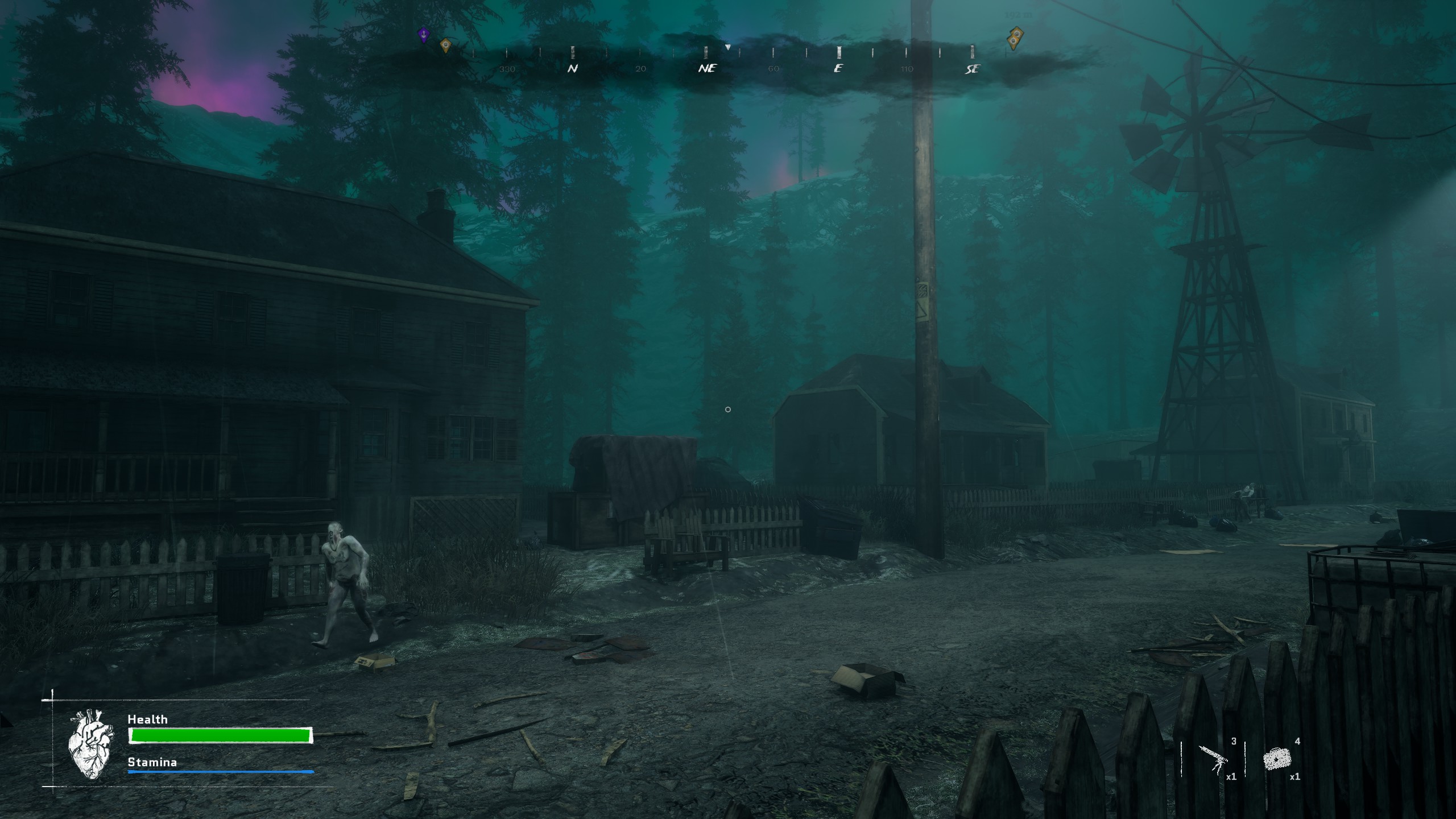
Task: Click the orange marker beside the purple anchor
Action: [445, 44]
